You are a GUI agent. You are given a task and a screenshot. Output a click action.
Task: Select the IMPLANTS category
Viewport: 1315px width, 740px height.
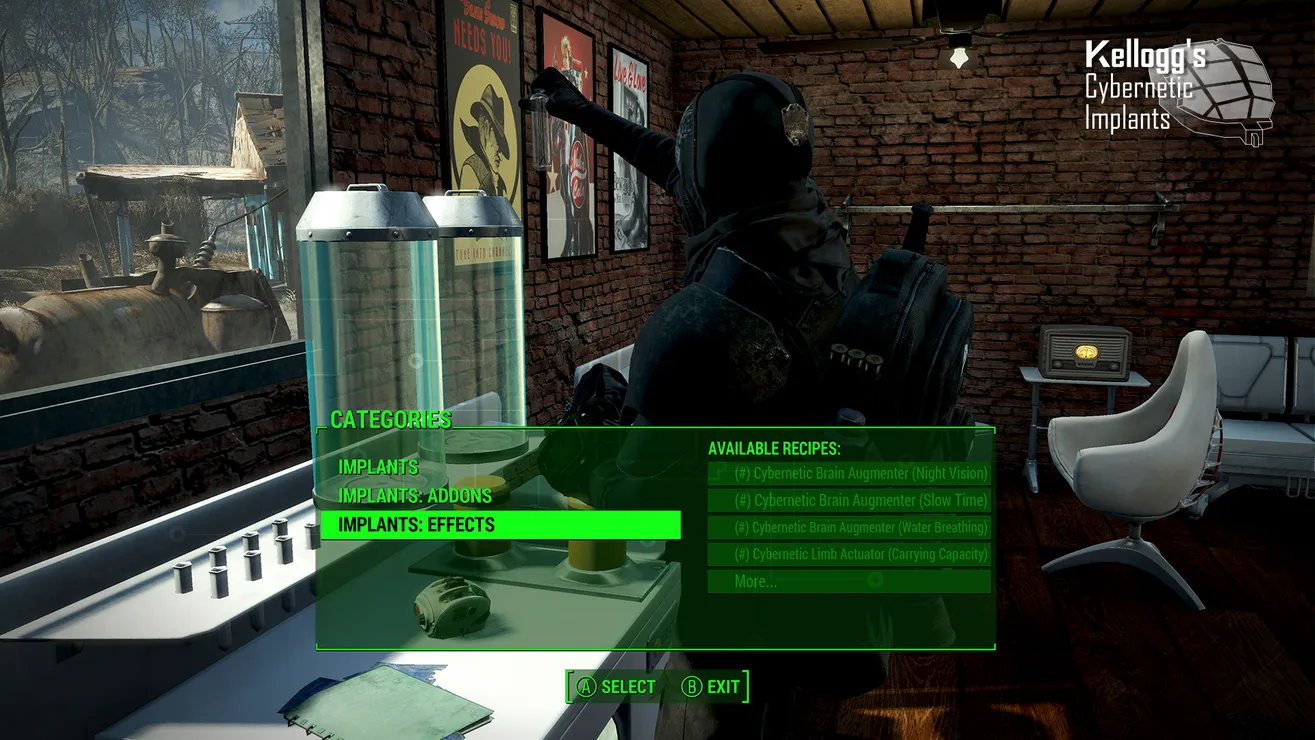[x=378, y=467]
